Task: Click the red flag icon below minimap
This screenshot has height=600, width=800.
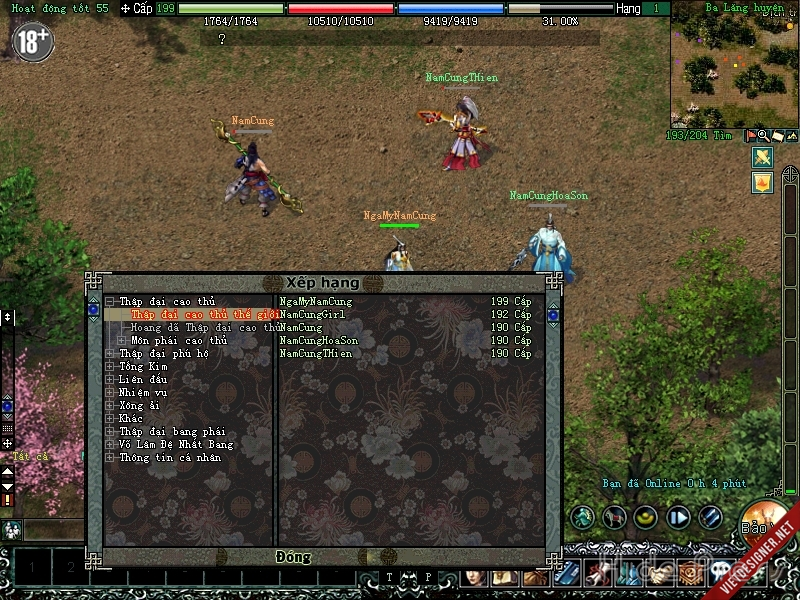Action: pyautogui.click(x=751, y=136)
